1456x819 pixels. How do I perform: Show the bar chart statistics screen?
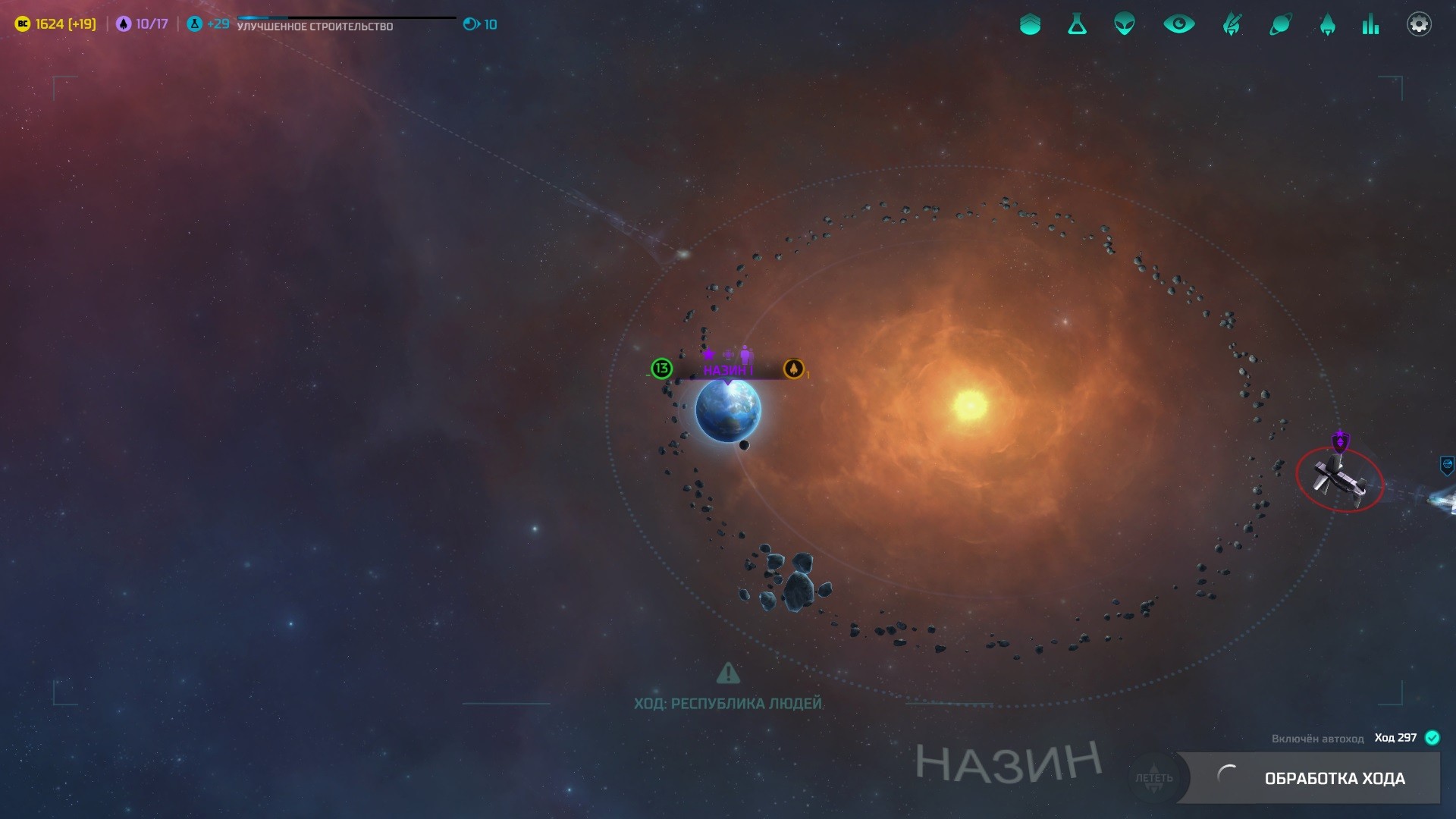tap(1370, 24)
